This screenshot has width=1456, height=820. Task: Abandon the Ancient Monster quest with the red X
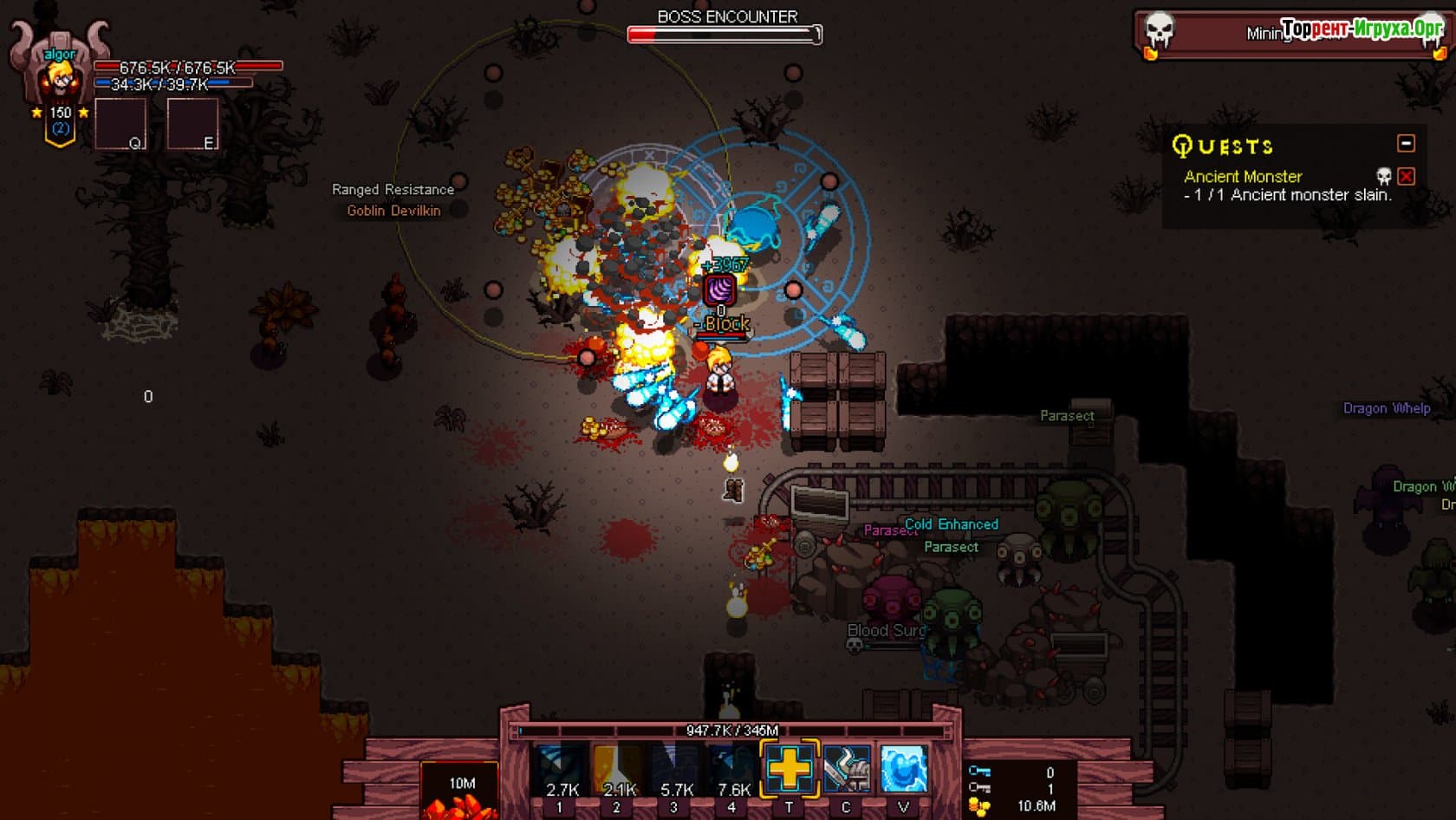(x=1406, y=177)
